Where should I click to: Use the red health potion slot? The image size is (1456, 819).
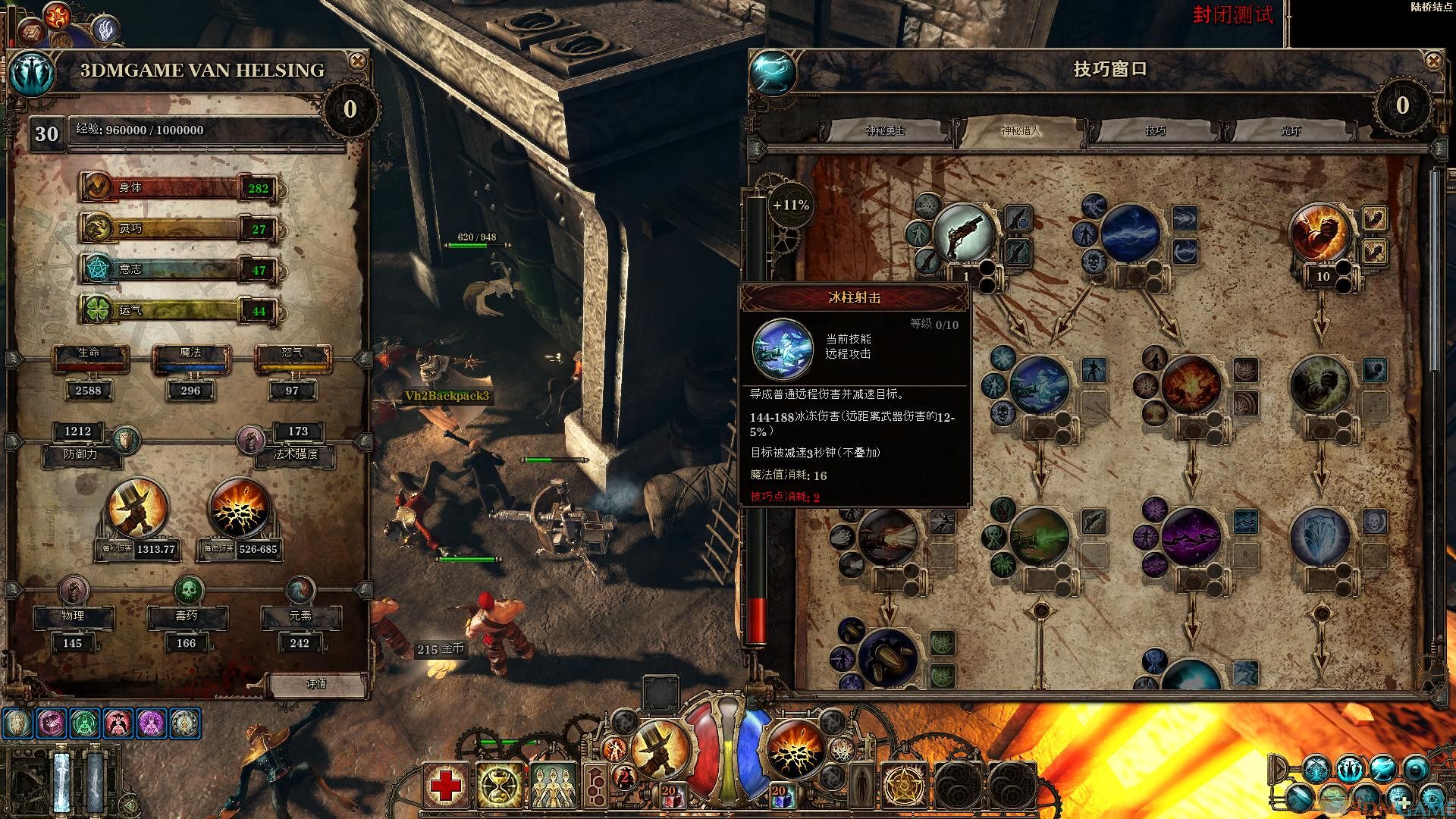point(669,794)
